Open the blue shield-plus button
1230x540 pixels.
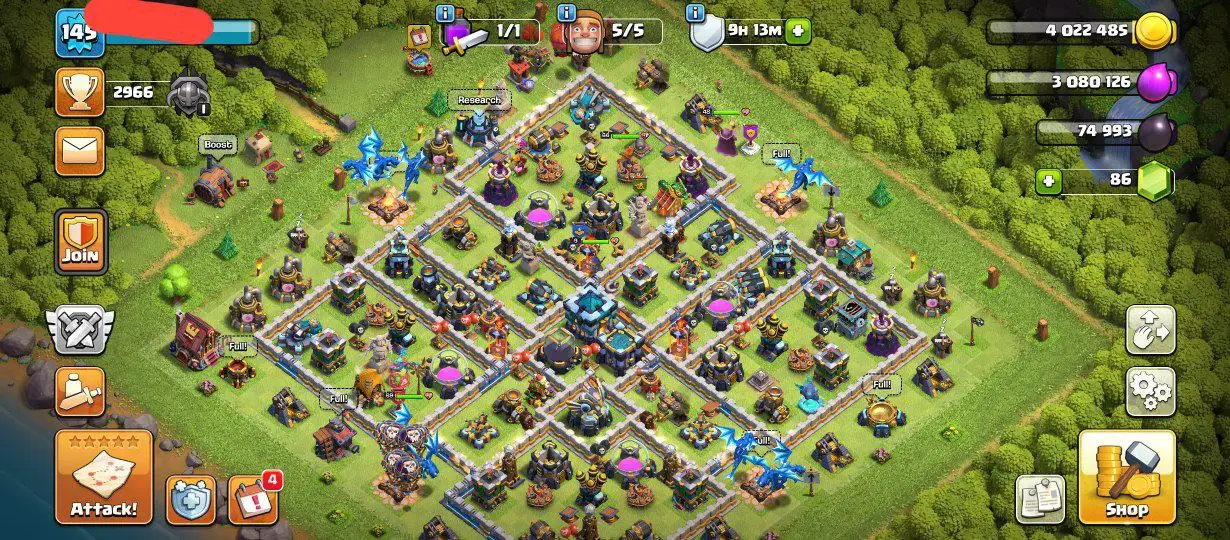pos(191,499)
